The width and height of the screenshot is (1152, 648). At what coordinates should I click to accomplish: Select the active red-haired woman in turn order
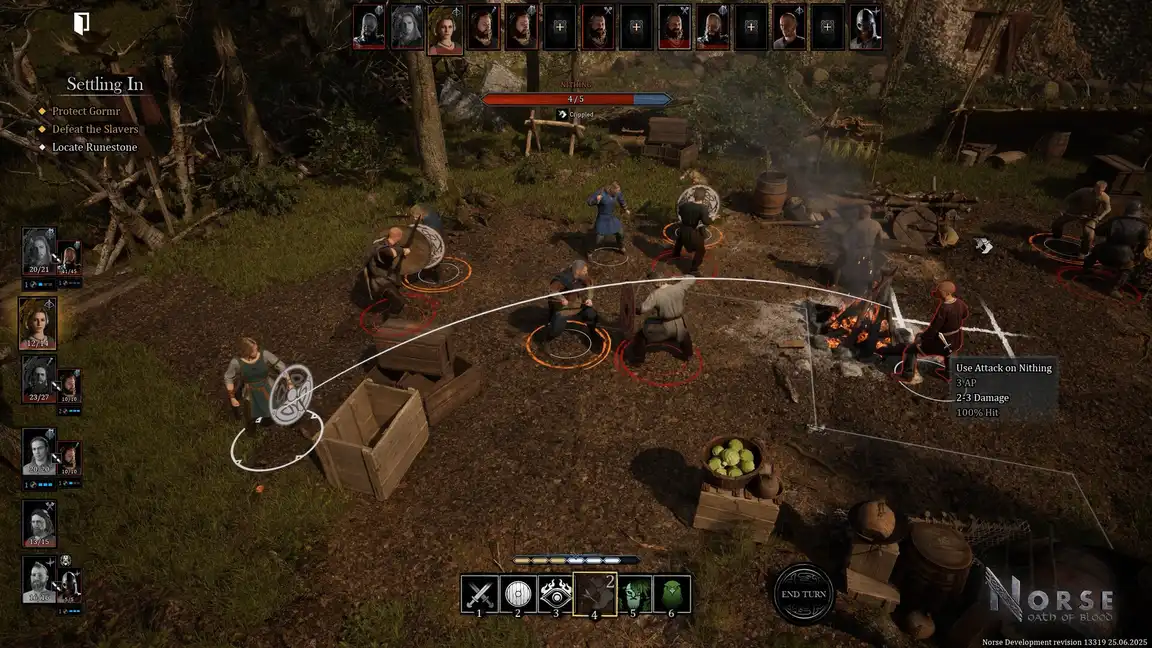444,29
